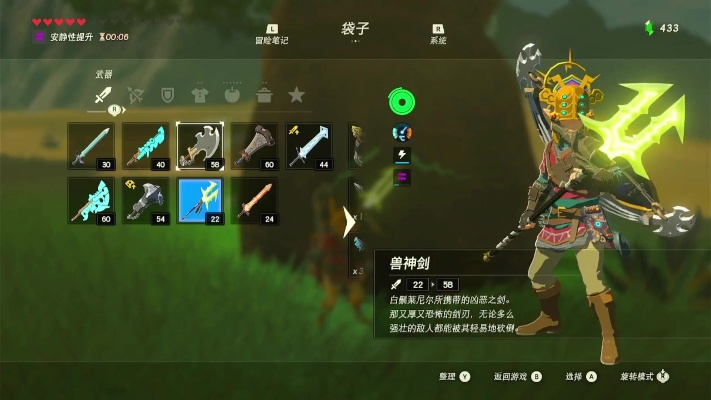
Task: Switch to the bow and arrow tab
Action: (x=135, y=95)
